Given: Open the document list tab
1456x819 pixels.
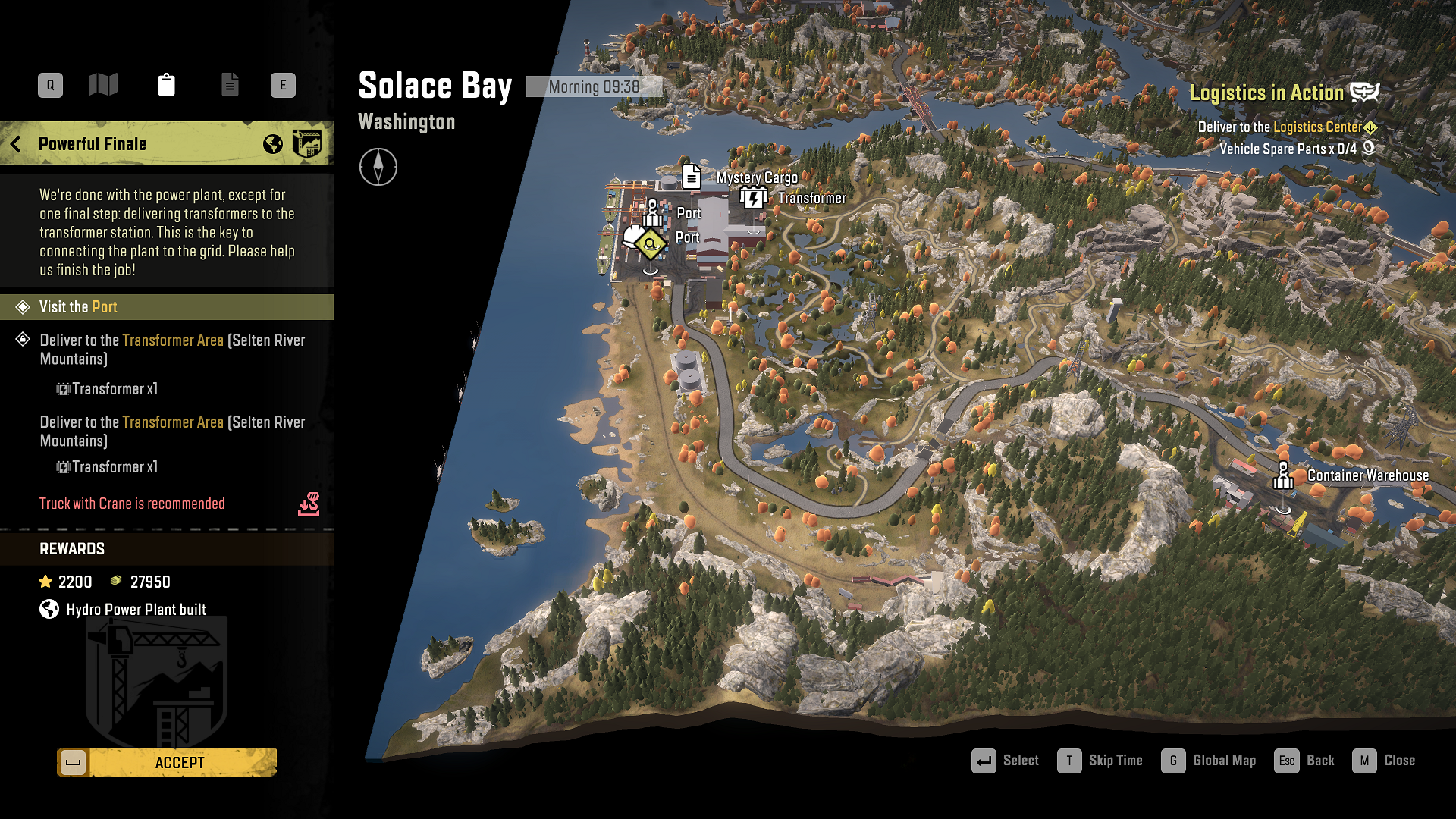Looking at the screenshot, I should (230, 84).
